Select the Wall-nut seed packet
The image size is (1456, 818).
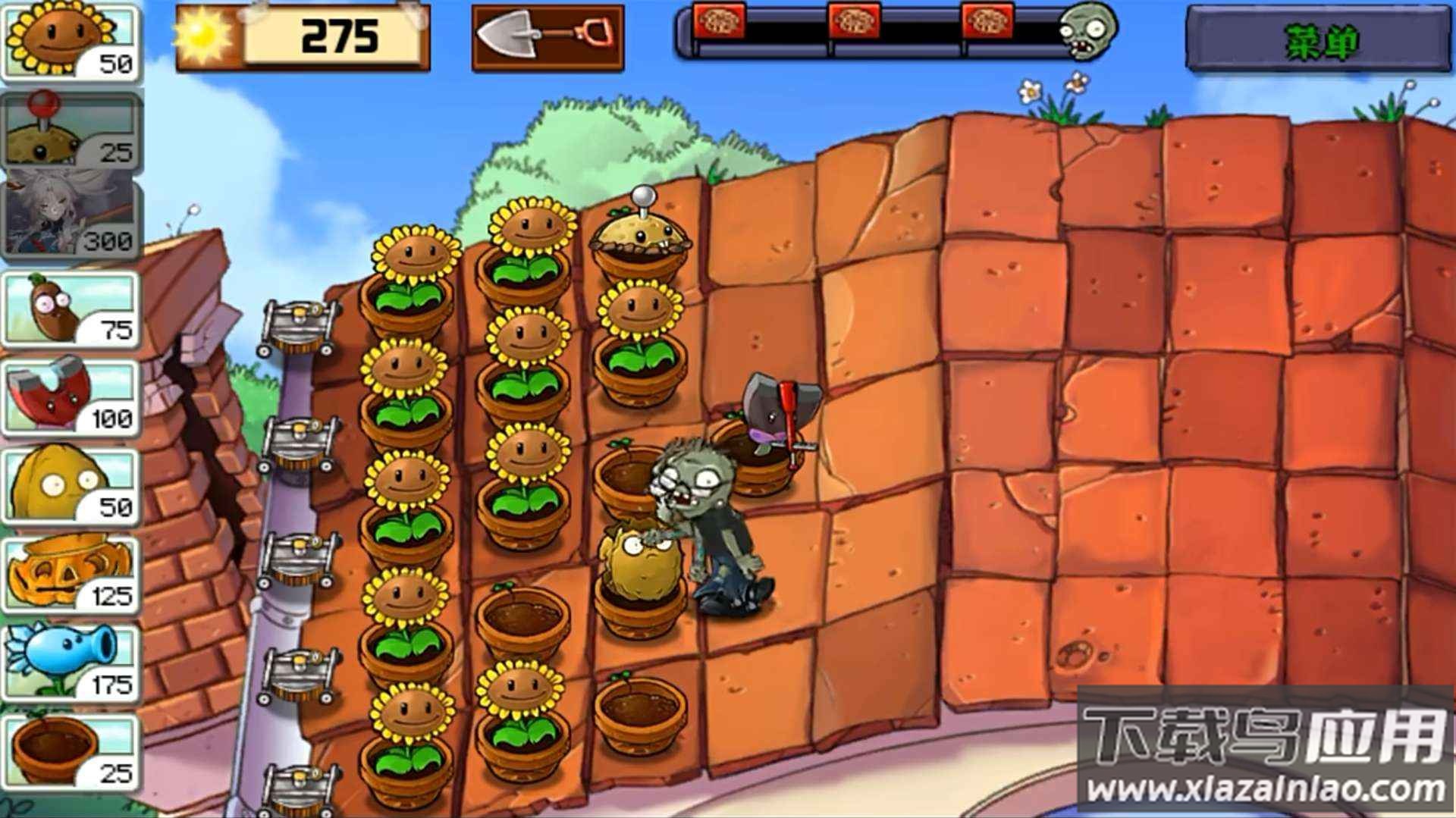coord(71,487)
